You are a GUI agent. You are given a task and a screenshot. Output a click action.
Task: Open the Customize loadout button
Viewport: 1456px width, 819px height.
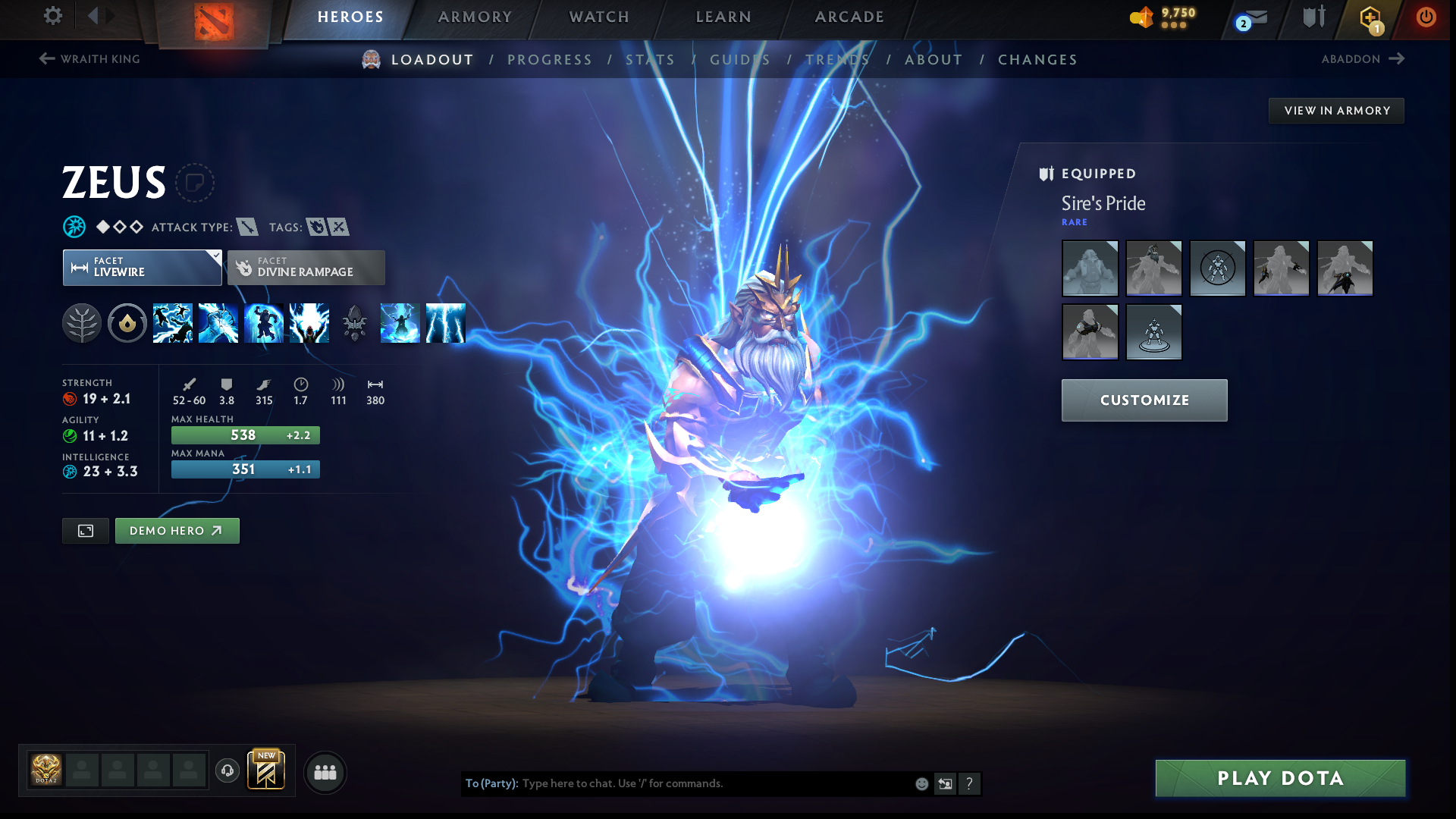1144,400
